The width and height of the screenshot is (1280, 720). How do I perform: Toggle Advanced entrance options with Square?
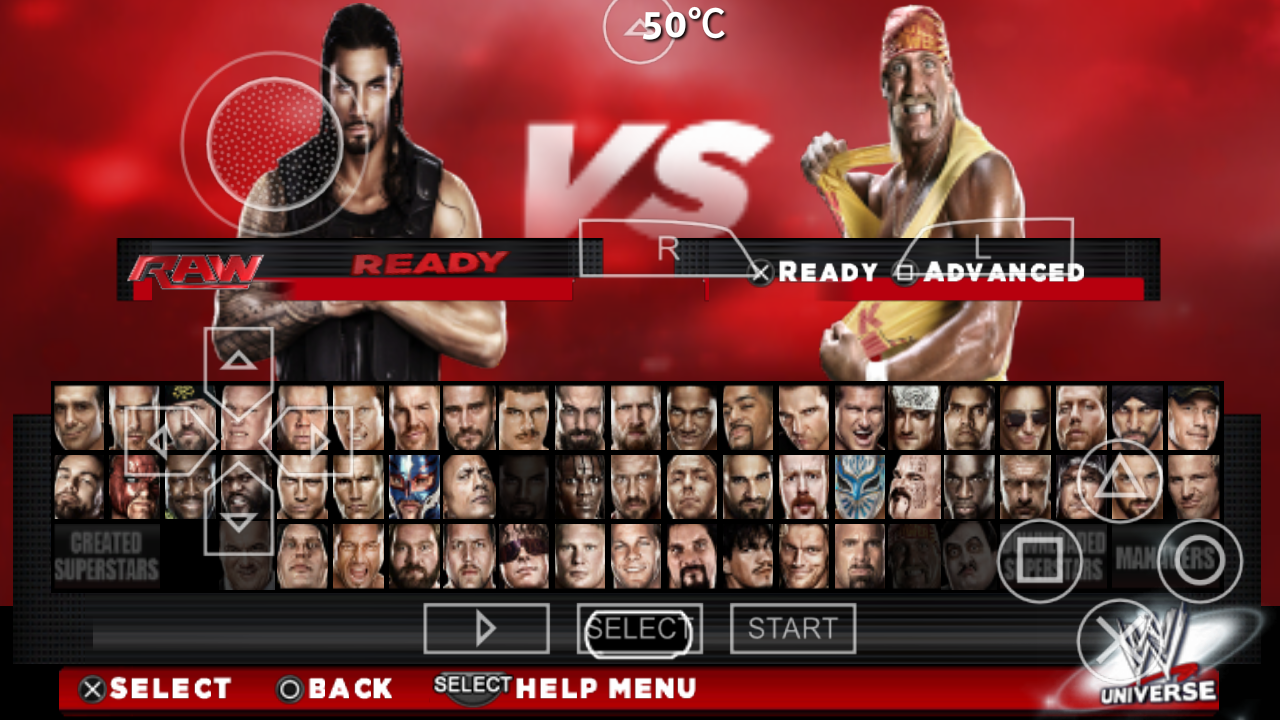pyautogui.click(x=905, y=272)
